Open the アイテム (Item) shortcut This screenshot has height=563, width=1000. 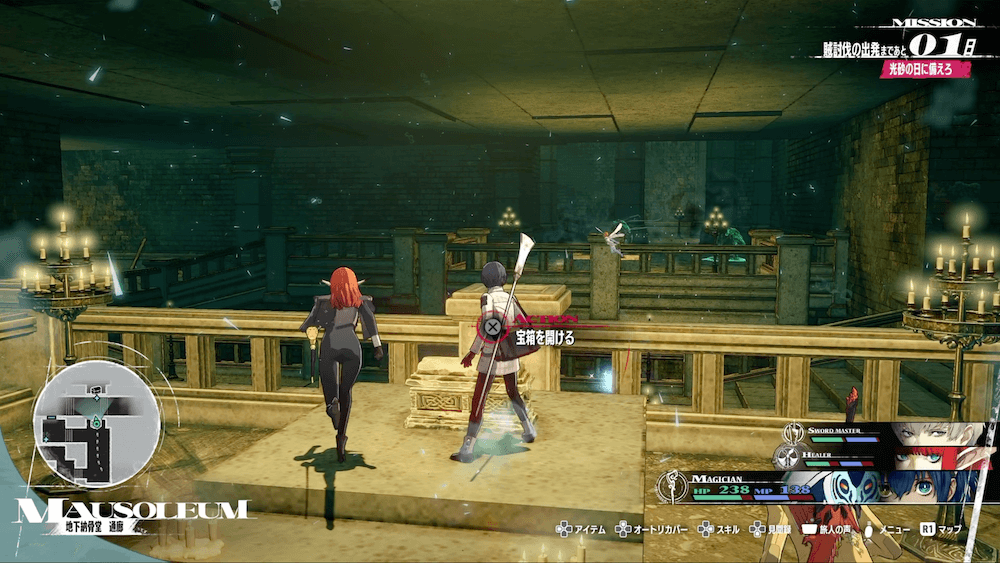[581, 529]
